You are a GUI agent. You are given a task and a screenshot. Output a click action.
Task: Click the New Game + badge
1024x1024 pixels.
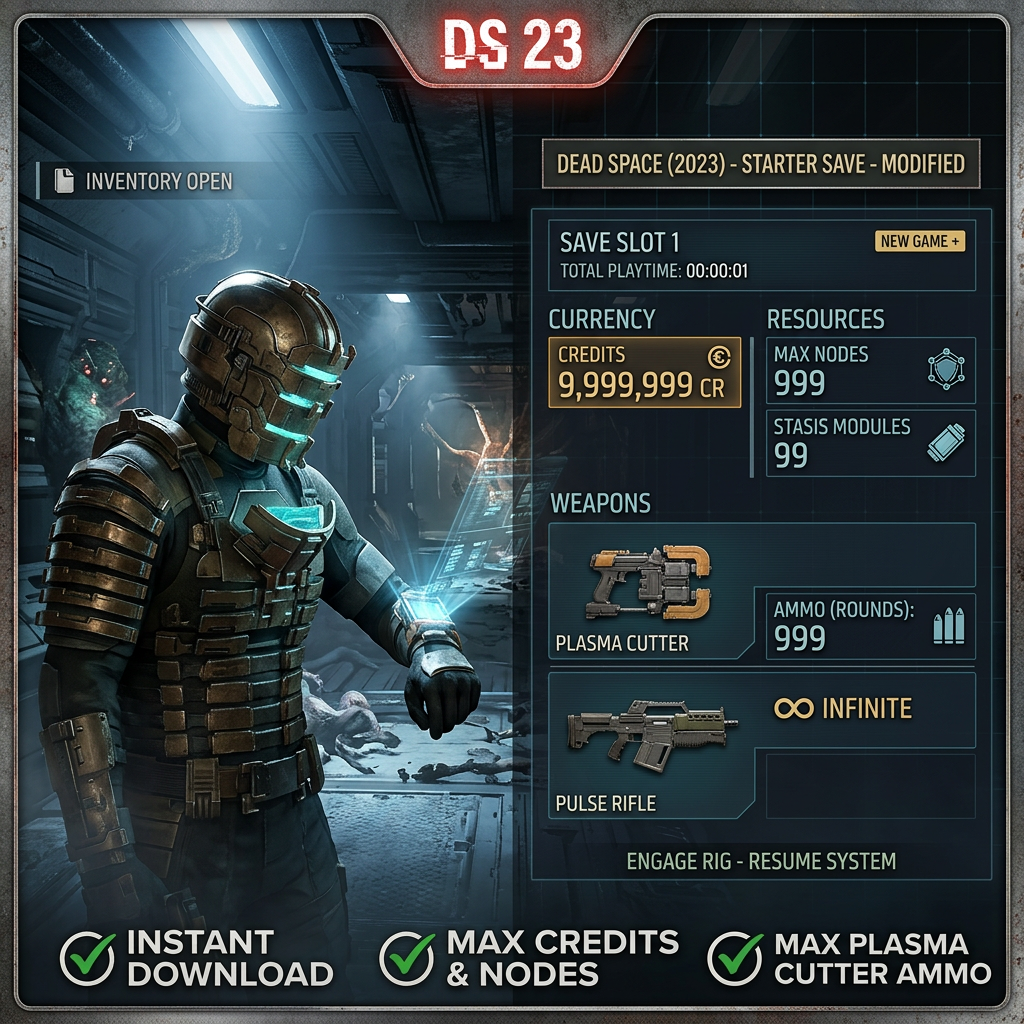[920, 241]
